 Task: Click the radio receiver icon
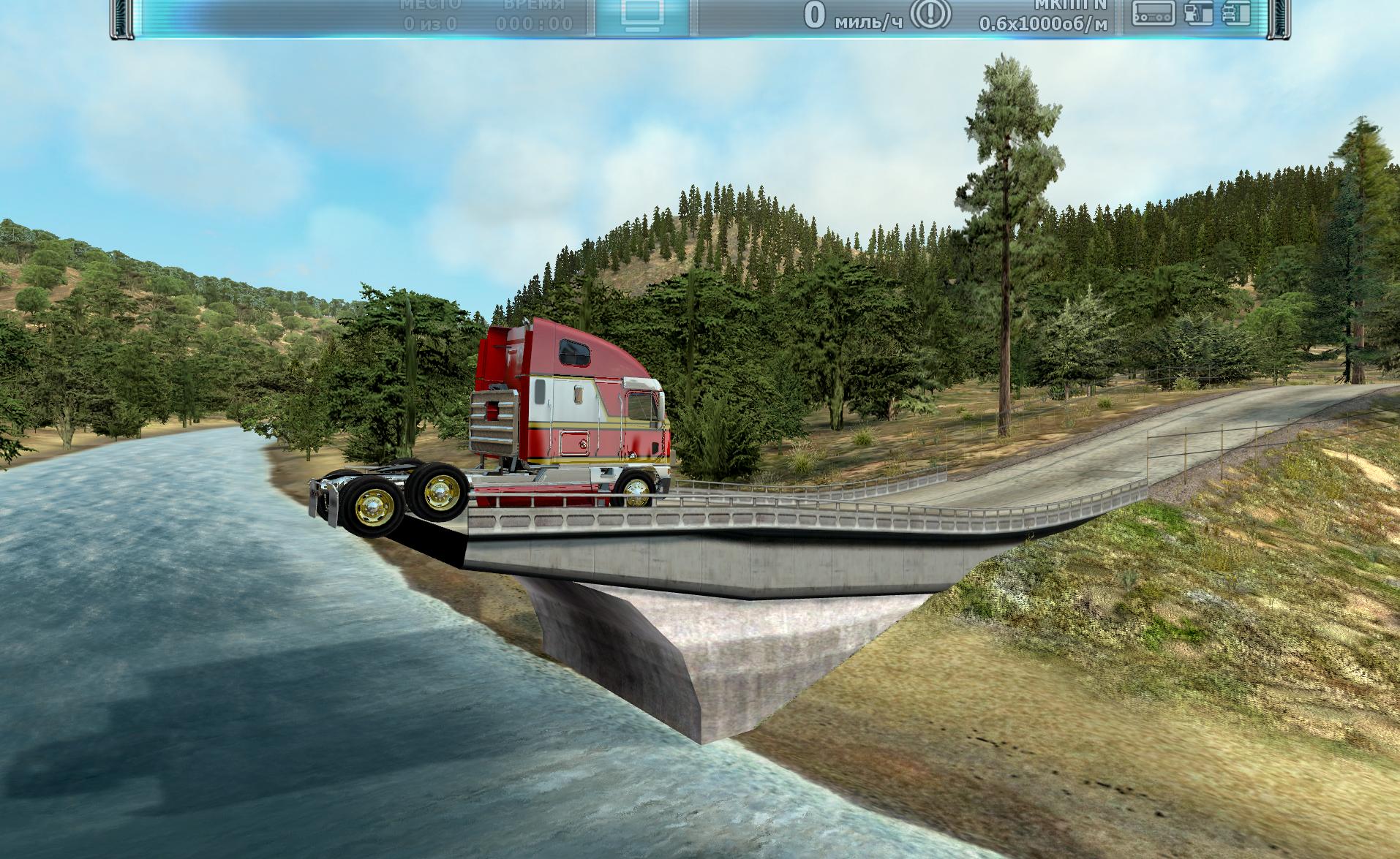click(1154, 13)
